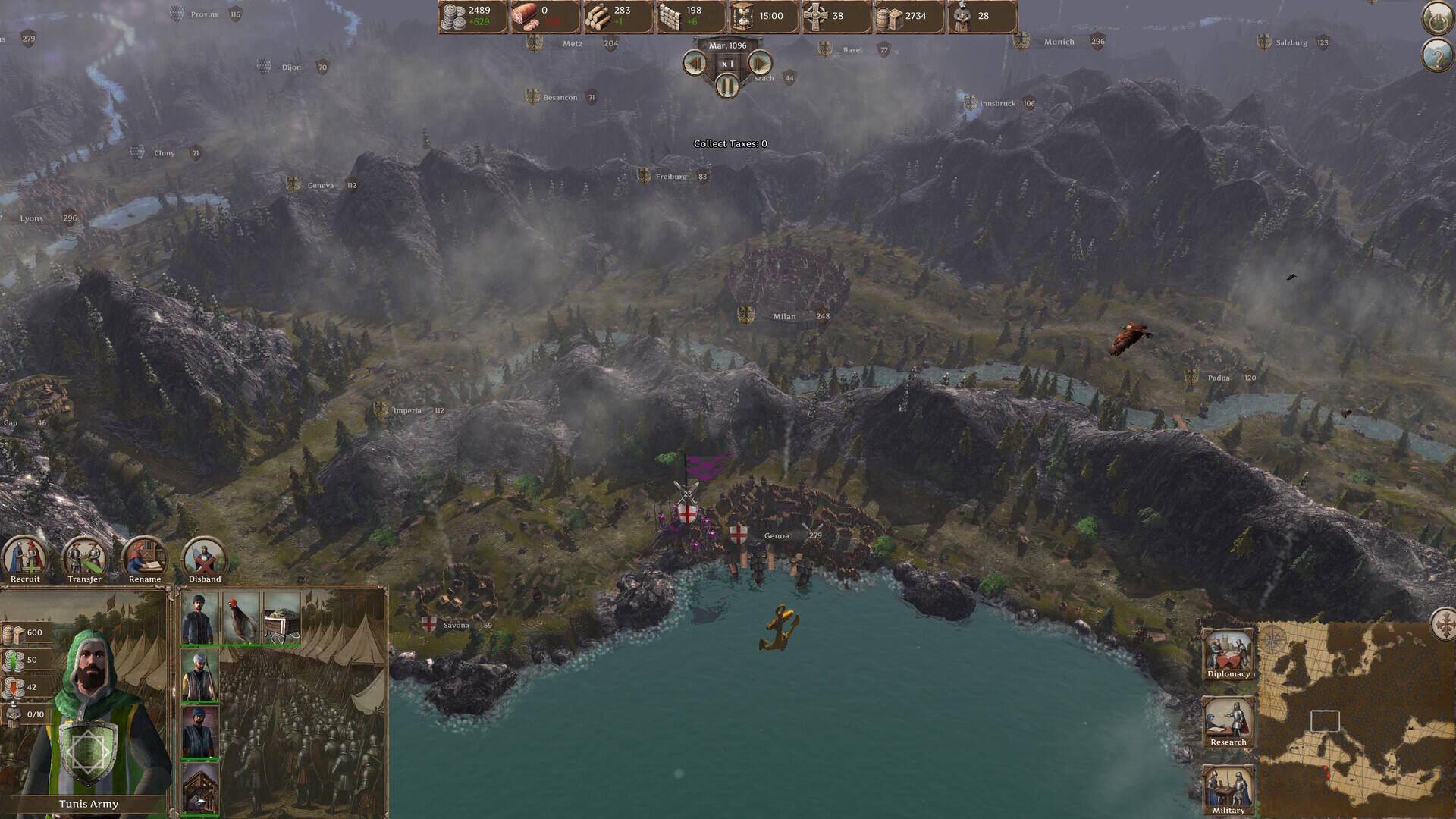Select the white-turbaned soldier unit card

200,675
